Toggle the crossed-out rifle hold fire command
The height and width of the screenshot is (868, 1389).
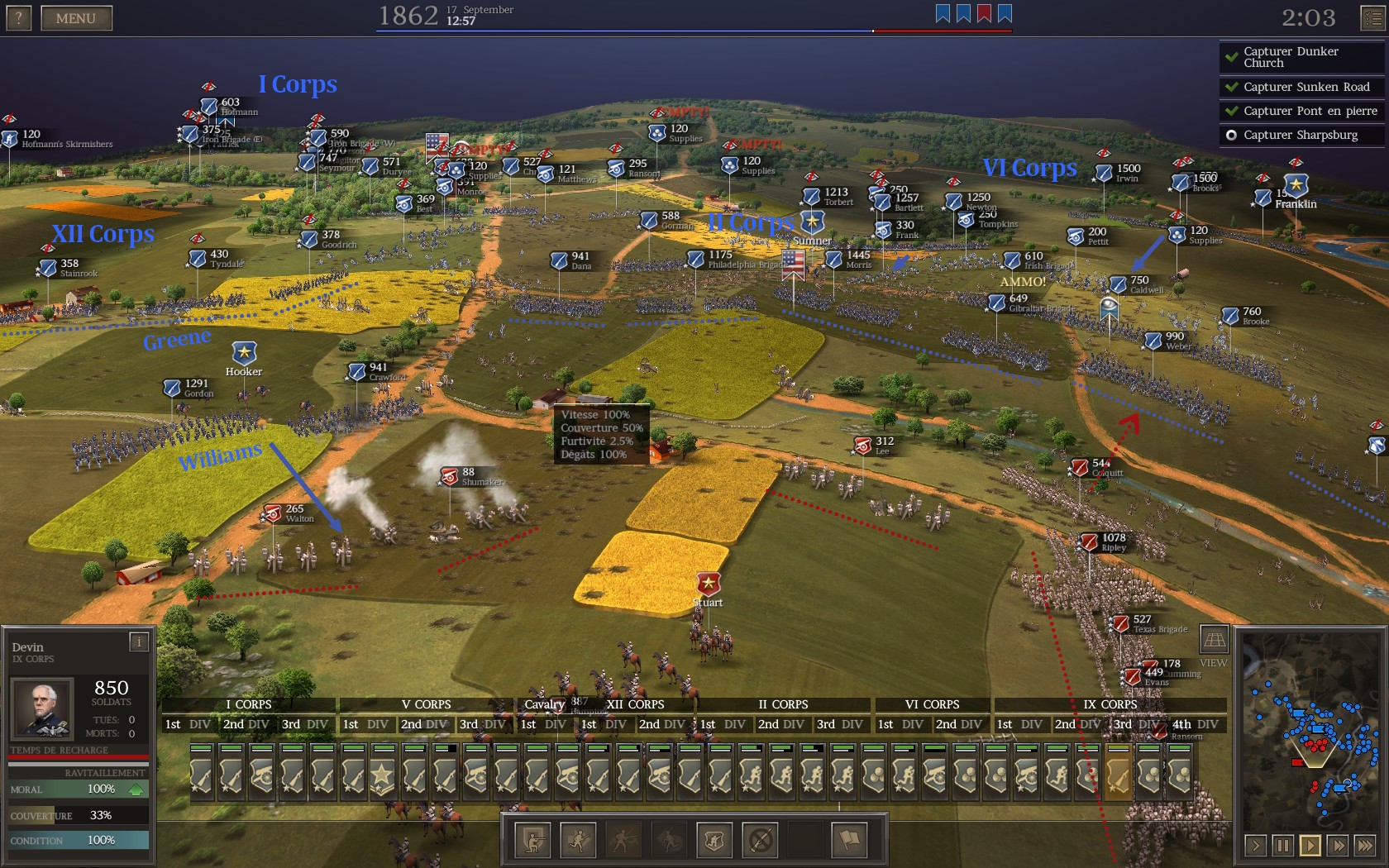point(760,841)
